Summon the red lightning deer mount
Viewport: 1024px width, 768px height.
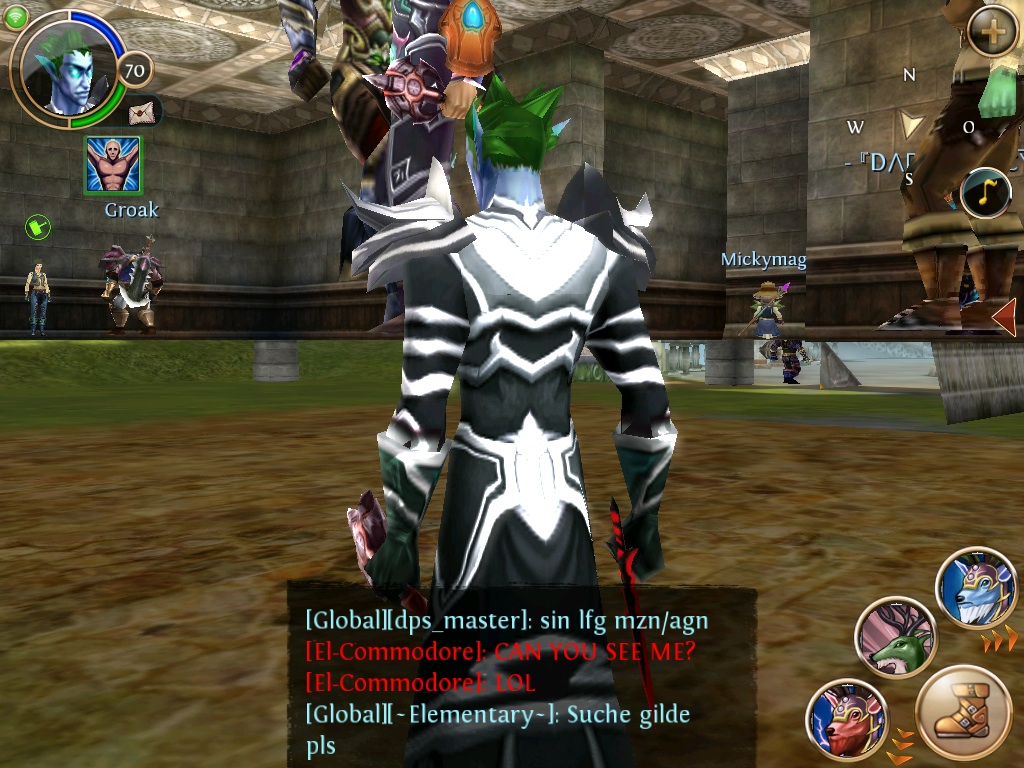pyautogui.click(x=847, y=718)
